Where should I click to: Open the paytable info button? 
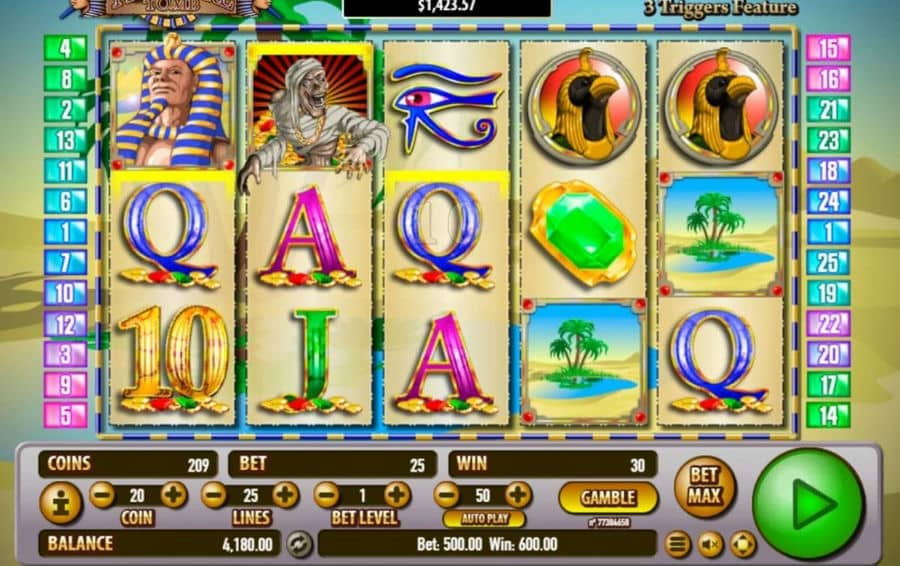coord(60,503)
